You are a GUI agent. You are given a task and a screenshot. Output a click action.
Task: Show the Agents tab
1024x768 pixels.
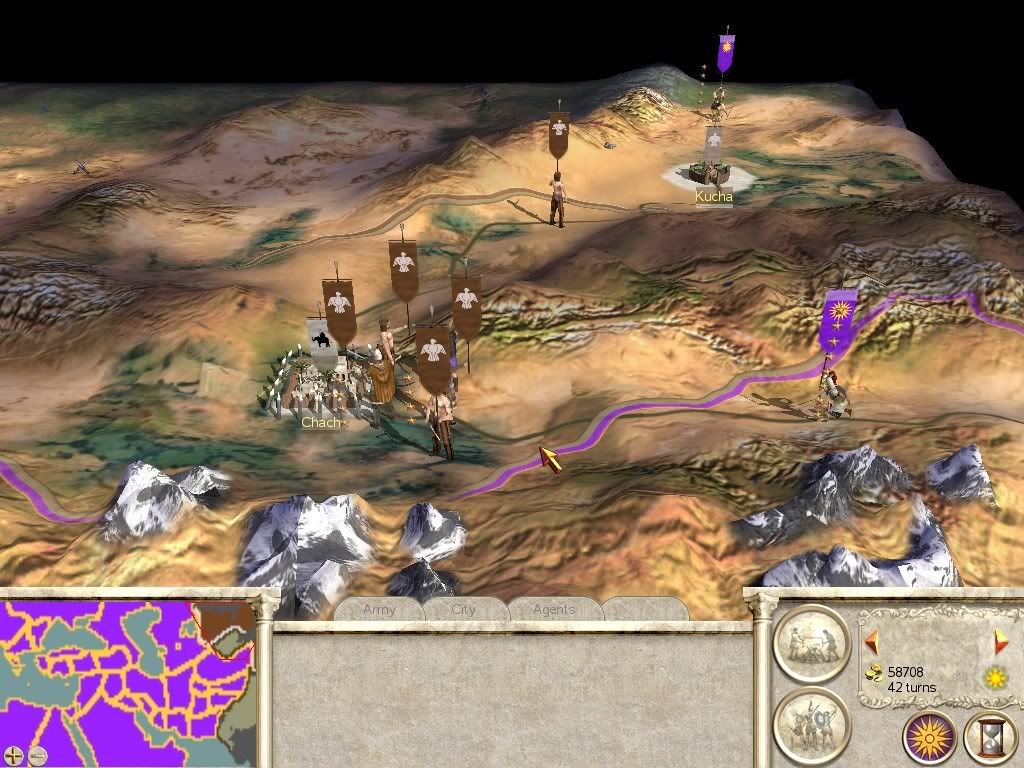coord(553,609)
